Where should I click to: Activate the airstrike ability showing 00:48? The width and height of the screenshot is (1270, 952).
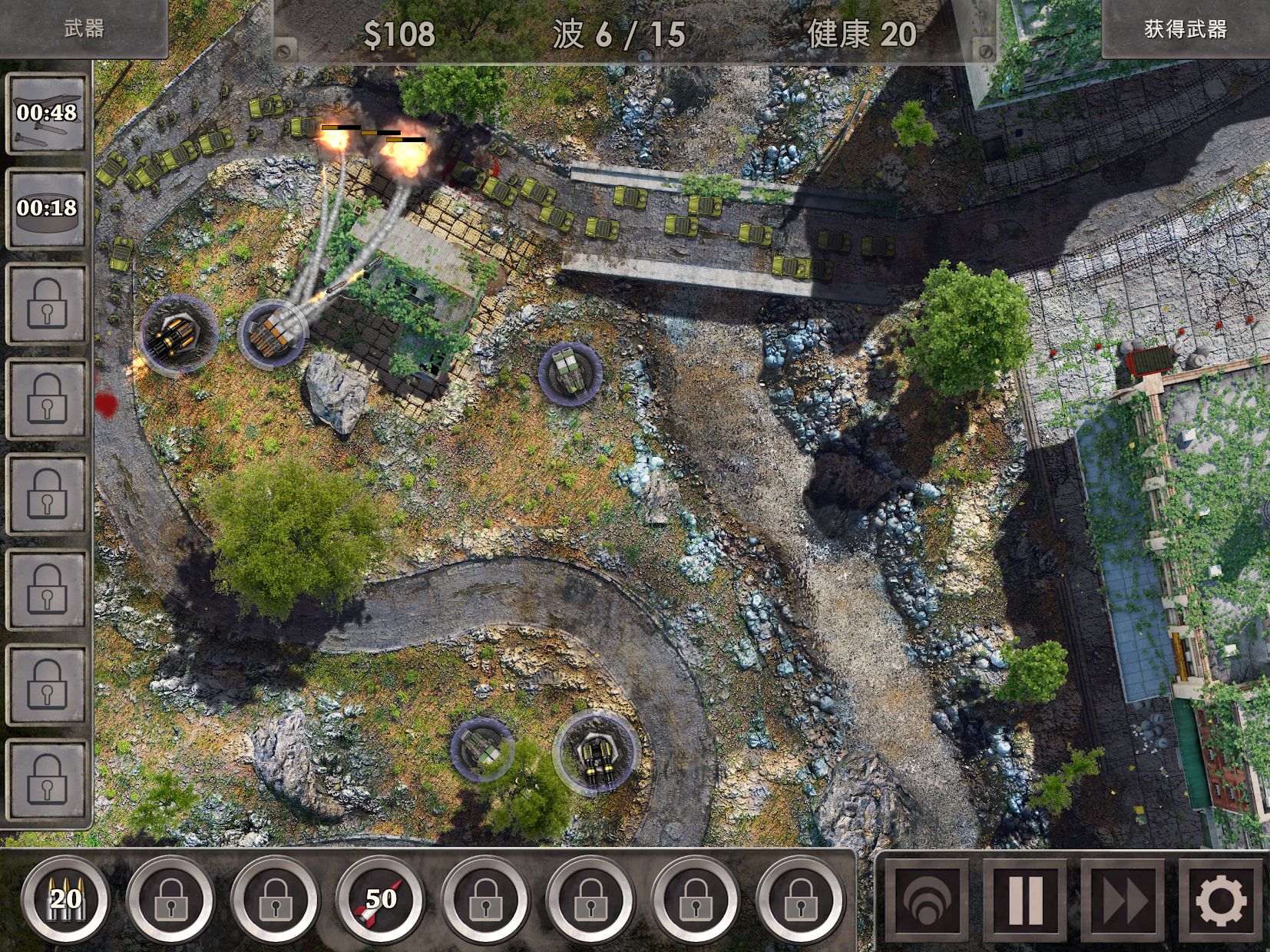coord(48,114)
